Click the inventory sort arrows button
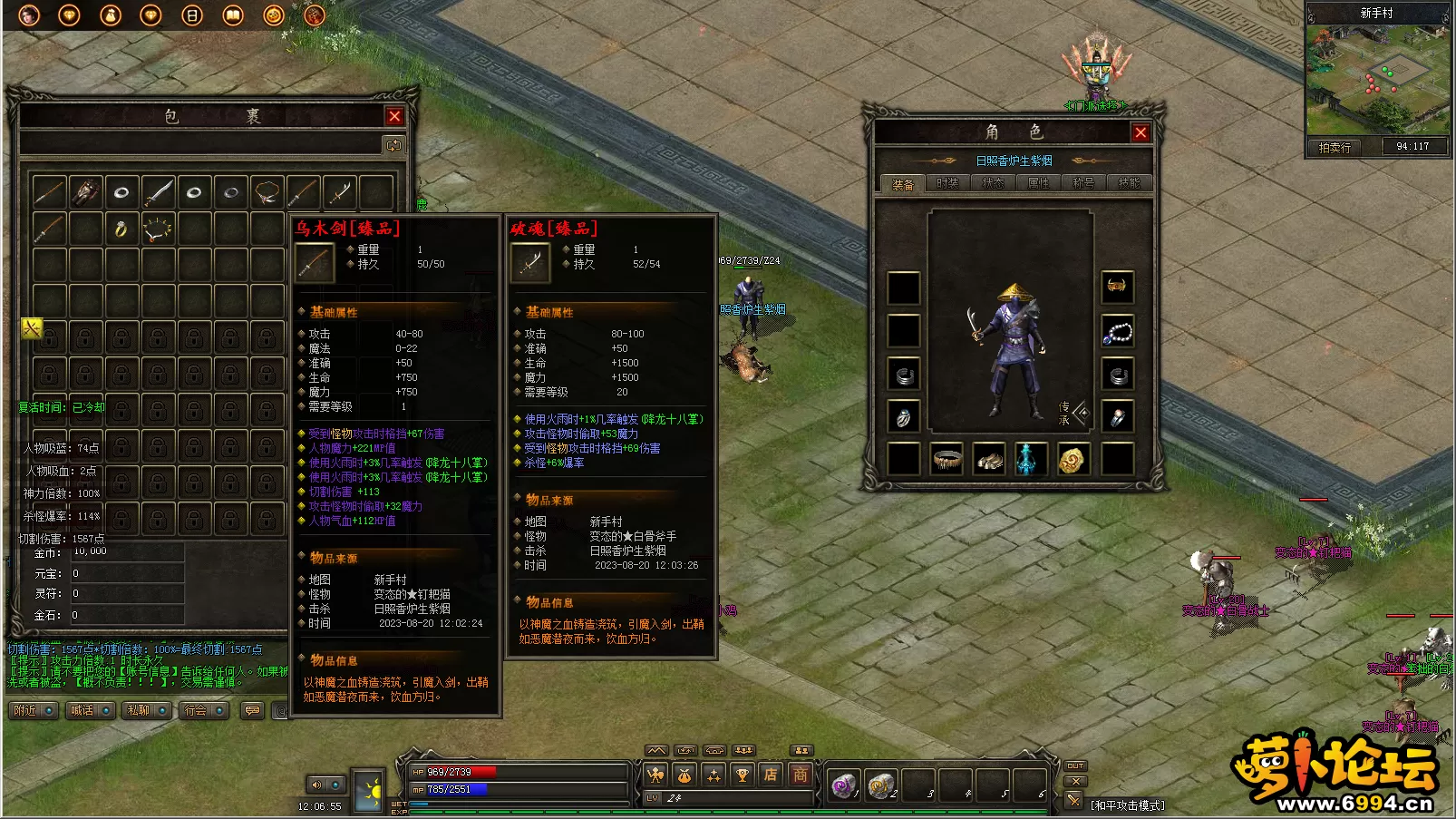 (393, 145)
